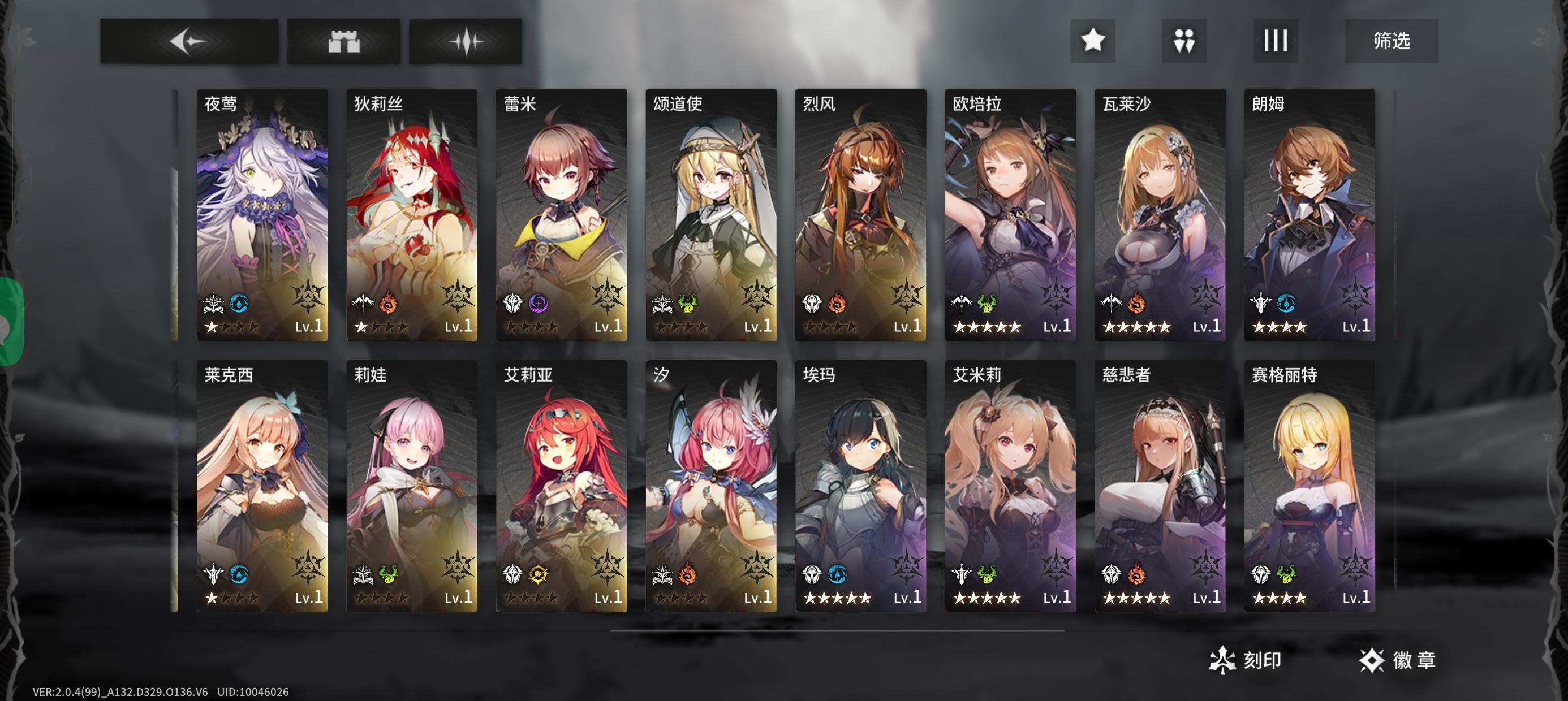The height and width of the screenshot is (701, 1568).
Task: Open the 筛选 filter options panel
Action: [x=1394, y=41]
